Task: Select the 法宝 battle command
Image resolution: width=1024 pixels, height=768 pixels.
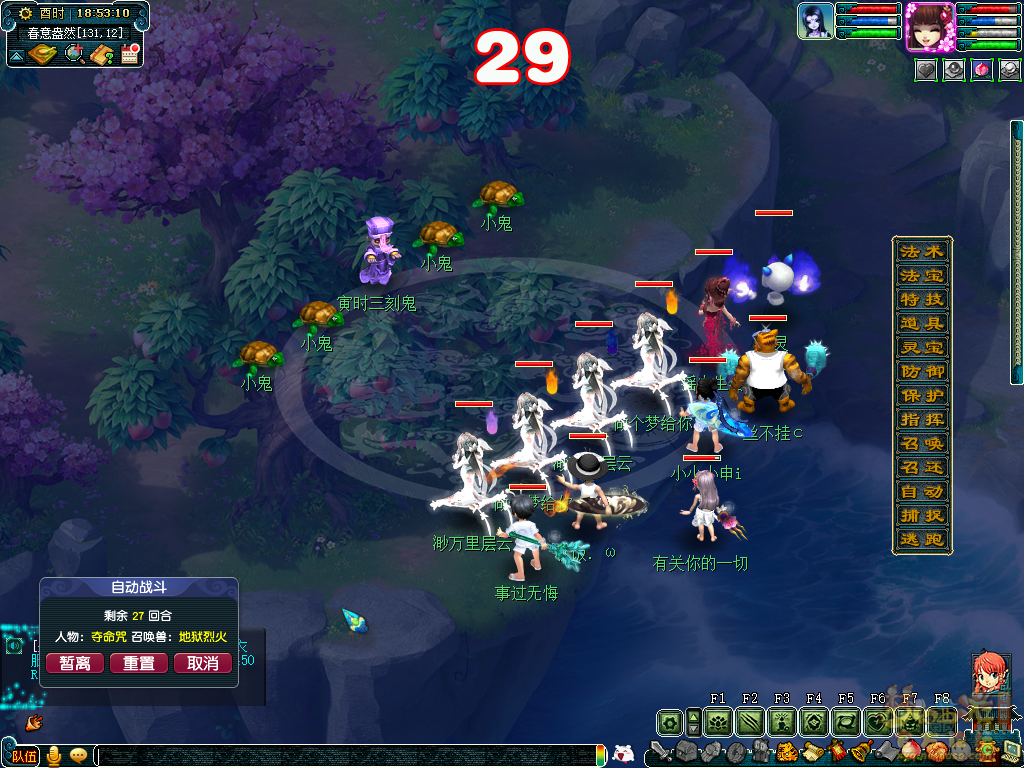Action: pyautogui.click(x=921, y=275)
